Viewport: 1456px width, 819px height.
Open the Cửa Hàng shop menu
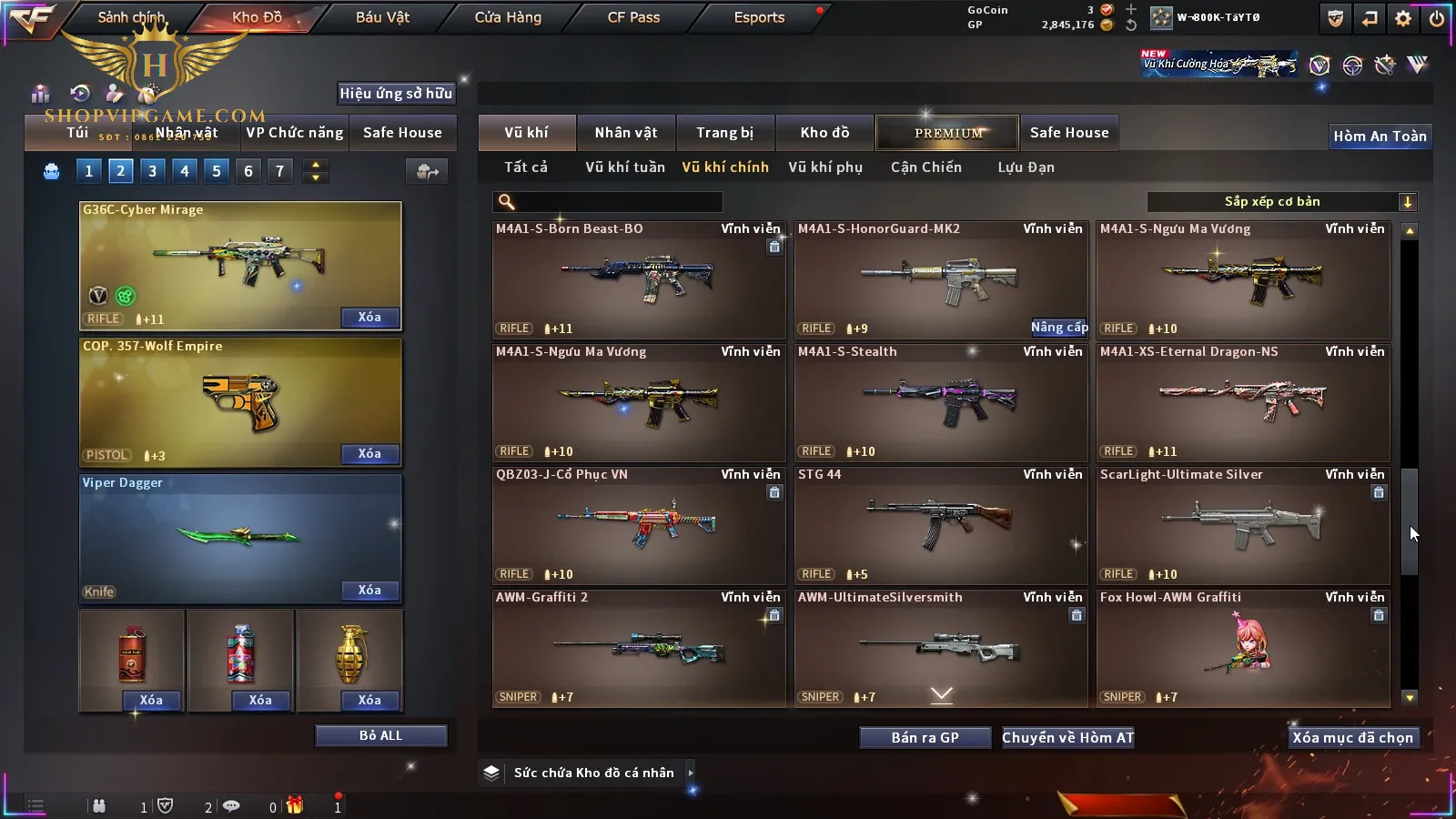click(508, 17)
